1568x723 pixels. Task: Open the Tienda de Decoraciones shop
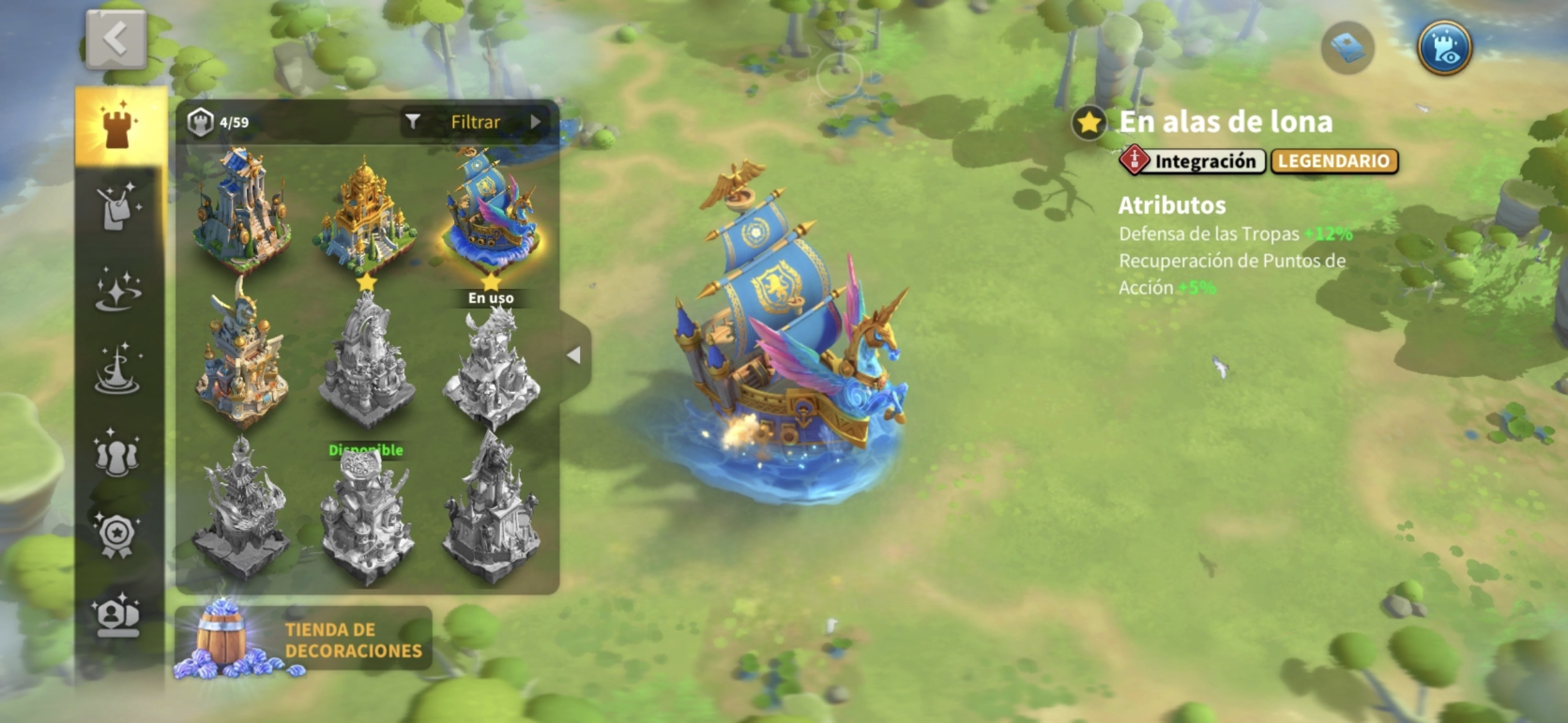click(x=303, y=640)
